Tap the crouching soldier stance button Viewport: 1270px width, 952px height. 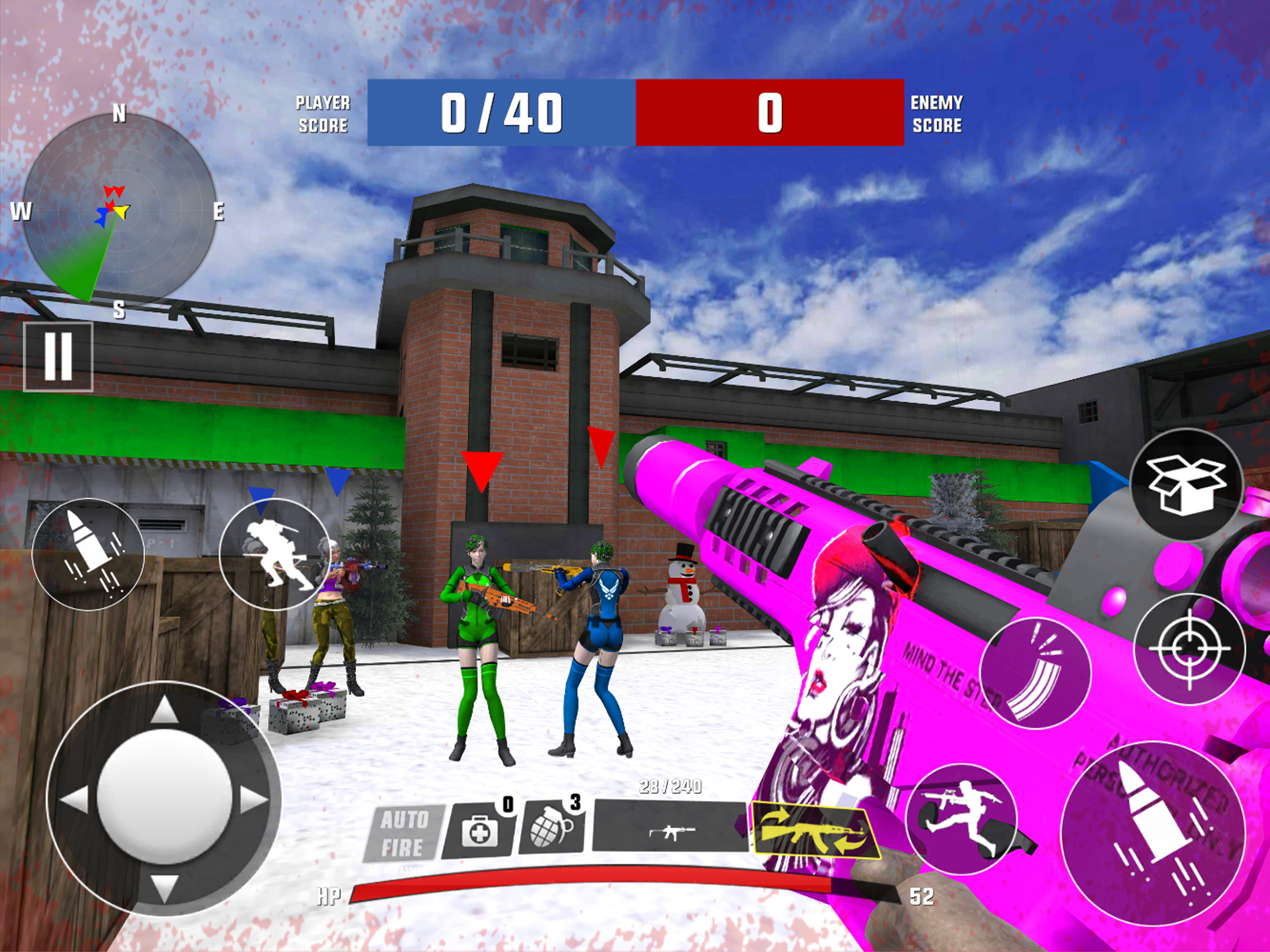pyautogui.click(x=275, y=554)
